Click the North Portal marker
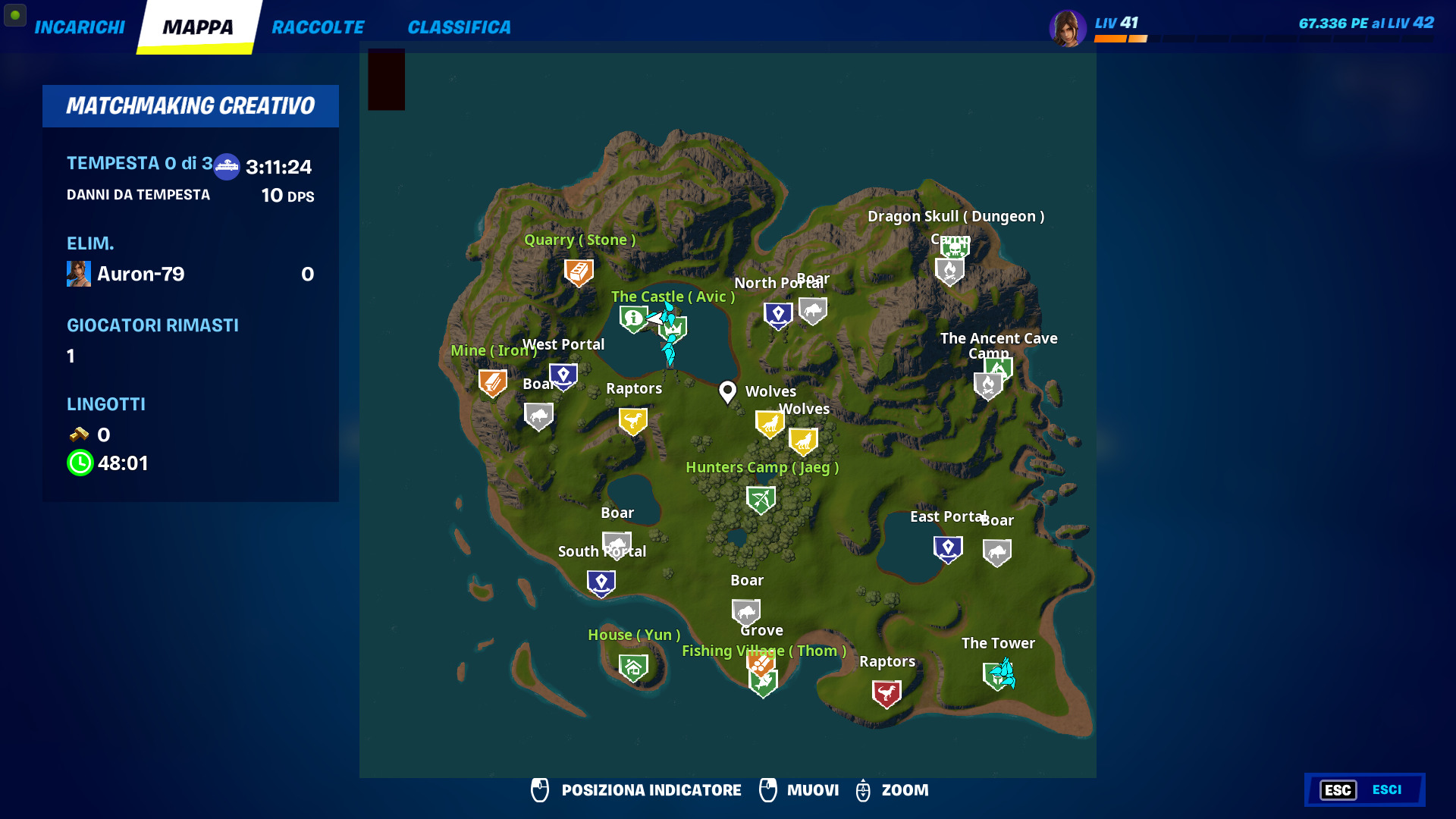 pyautogui.click(x=777, y=312)
